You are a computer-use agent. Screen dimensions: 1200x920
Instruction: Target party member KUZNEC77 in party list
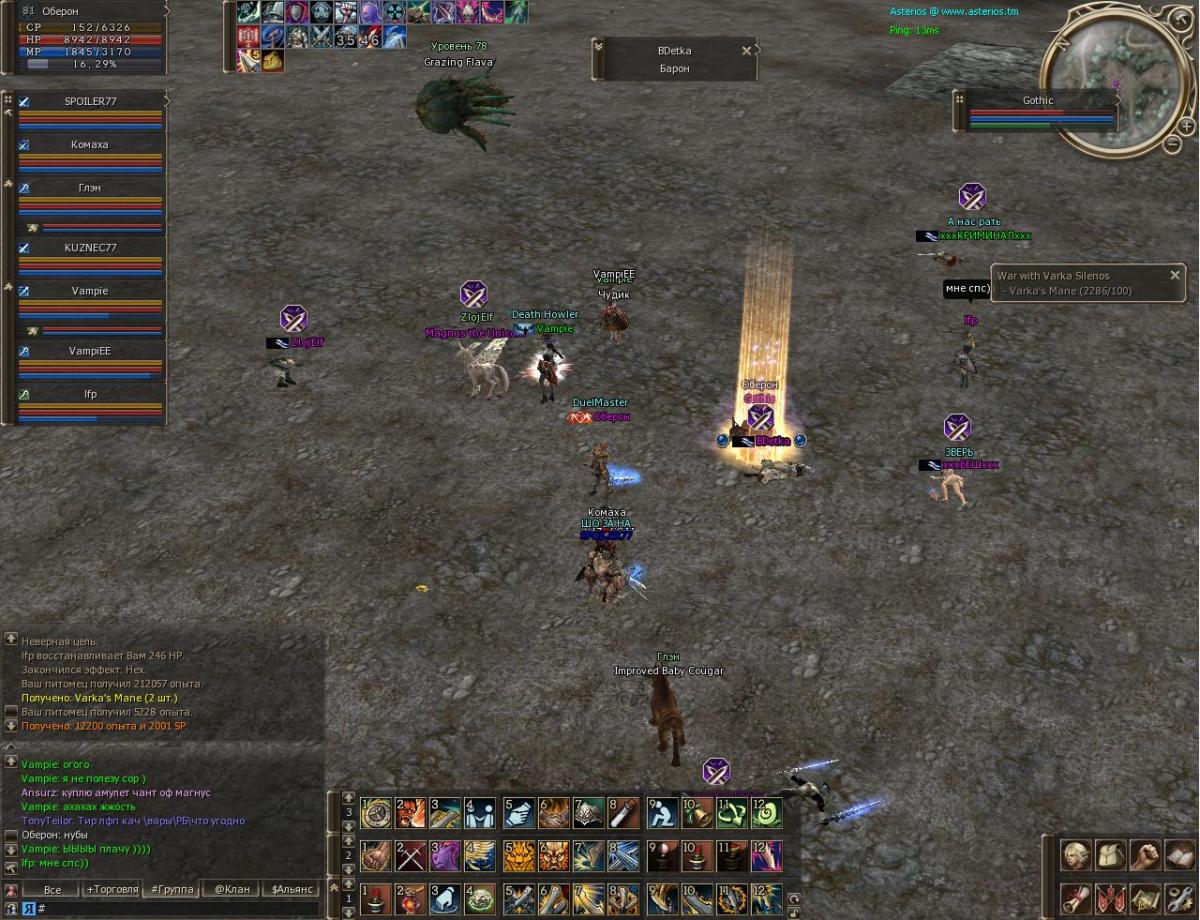point(90,248)
